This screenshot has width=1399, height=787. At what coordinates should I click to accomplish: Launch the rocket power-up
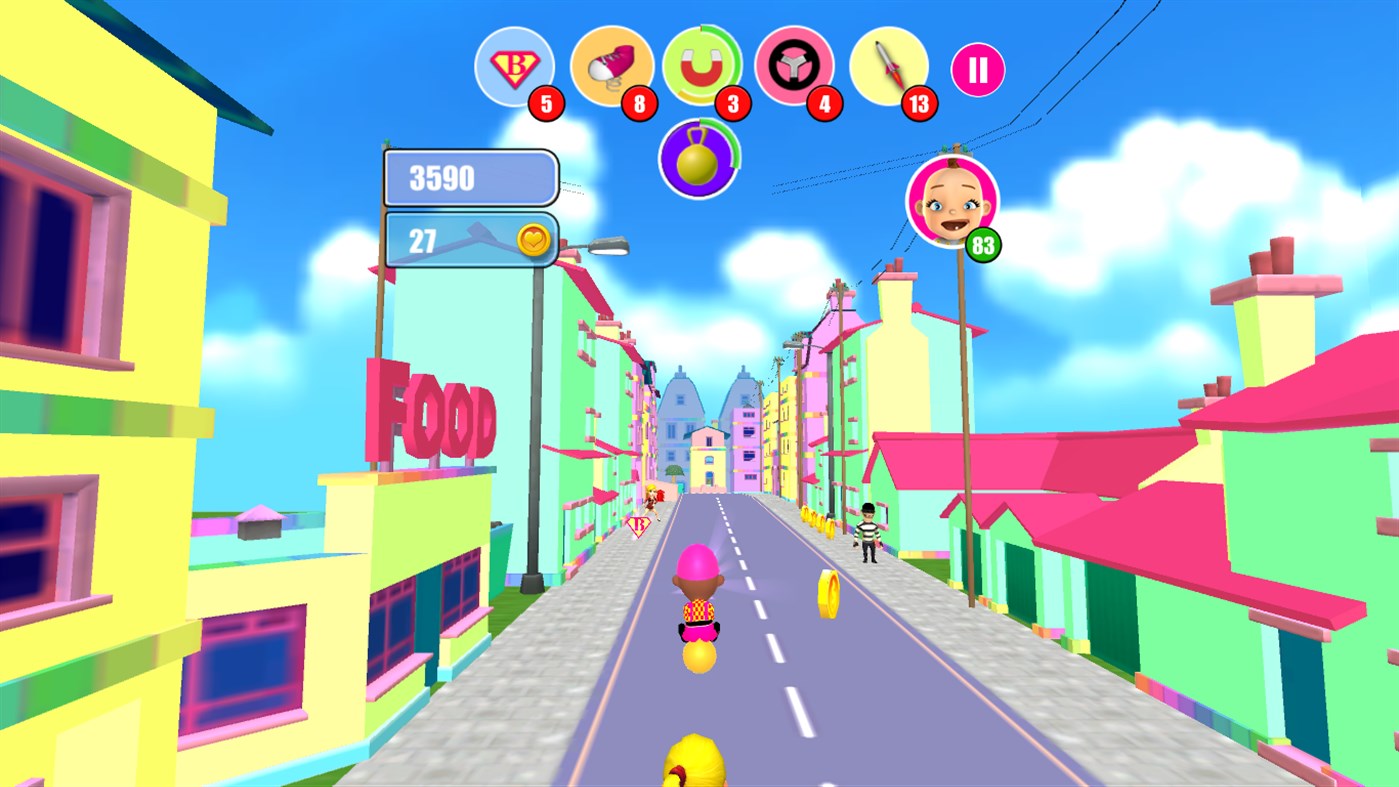(889, 66)
